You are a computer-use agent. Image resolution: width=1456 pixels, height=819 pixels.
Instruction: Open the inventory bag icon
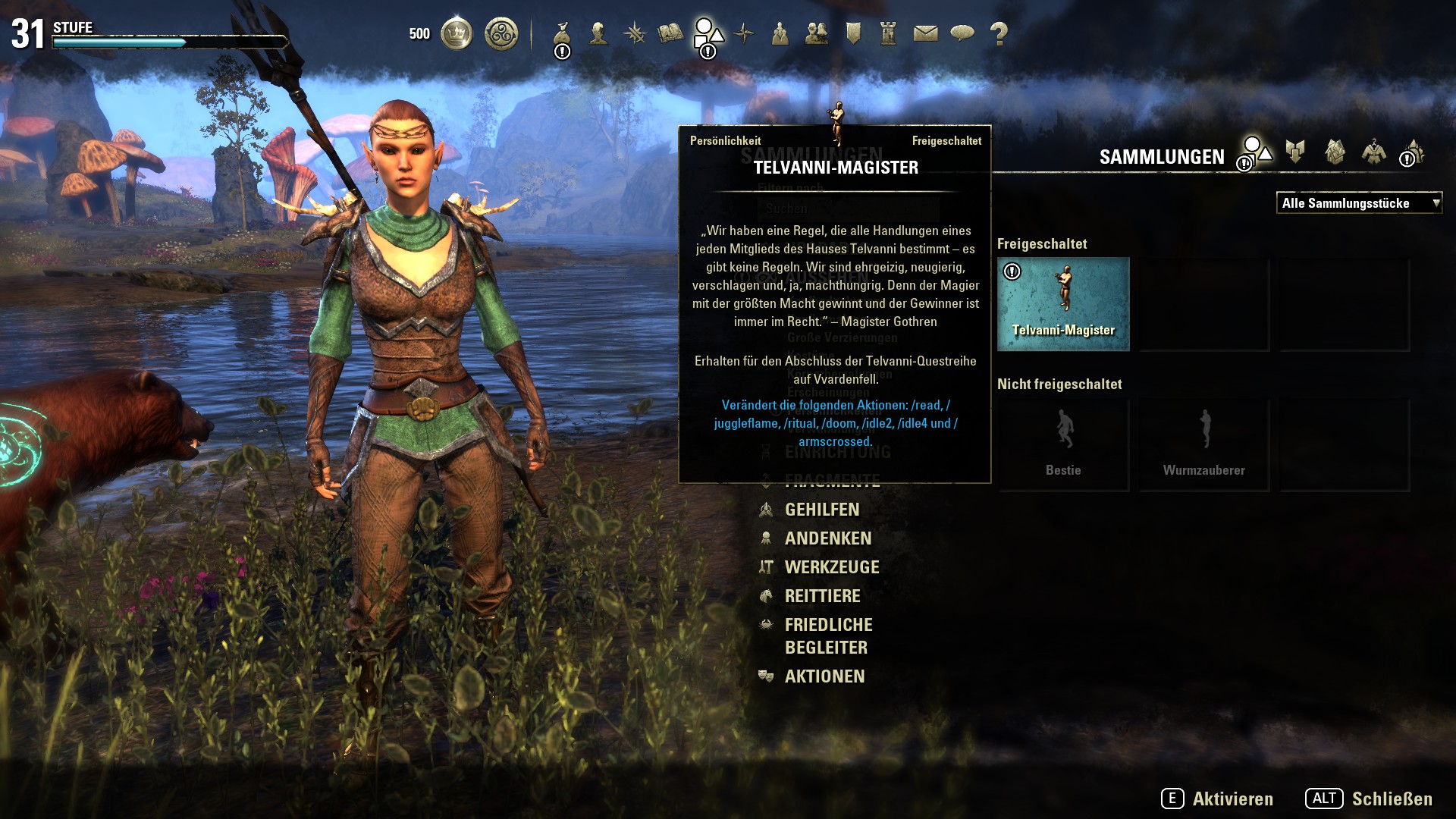pyautogui.click(x=561, y=35)
